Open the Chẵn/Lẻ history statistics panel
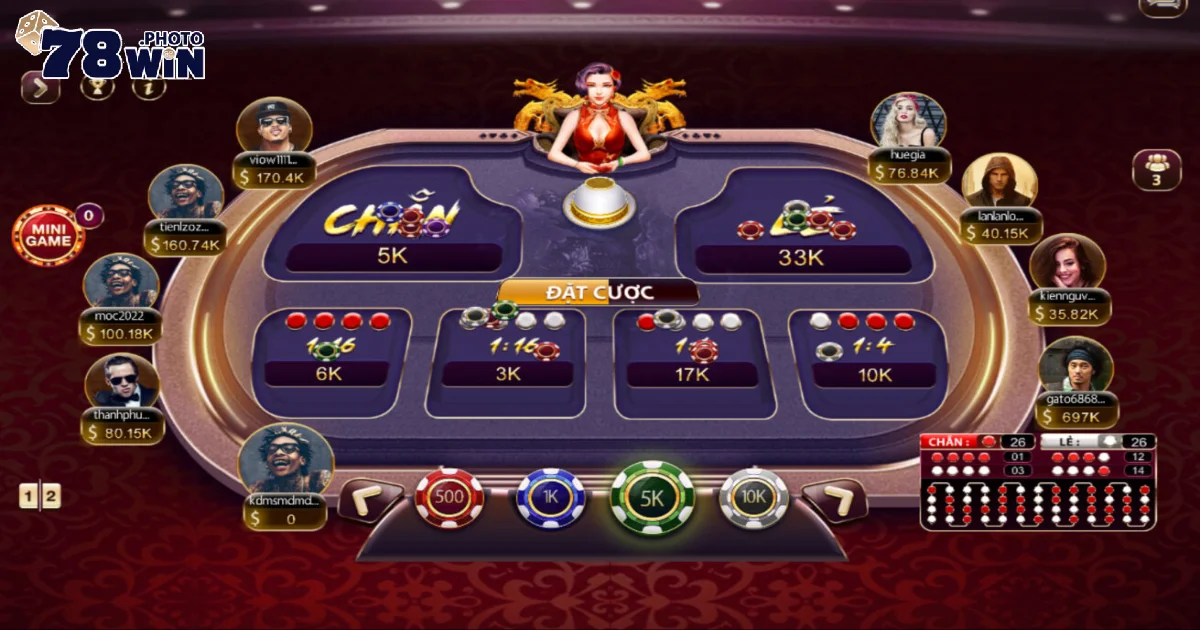The height and width of the screenshot is (630, 1200). point(1037,482)
